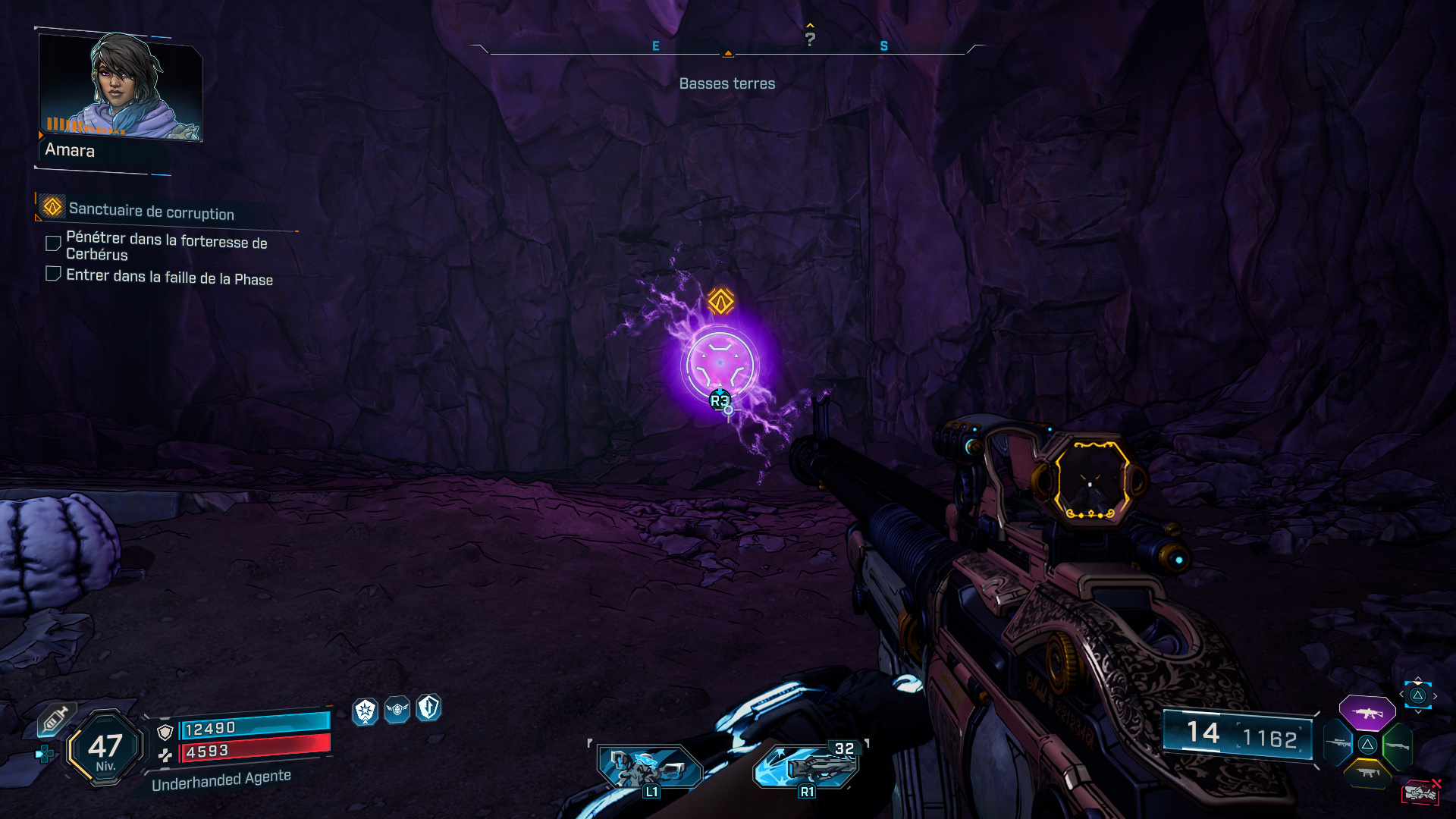Tick the Cerbérus fortress objective checkbox
The width and height of the screenshot is (1456, 819).
click(x=53, y=243)
